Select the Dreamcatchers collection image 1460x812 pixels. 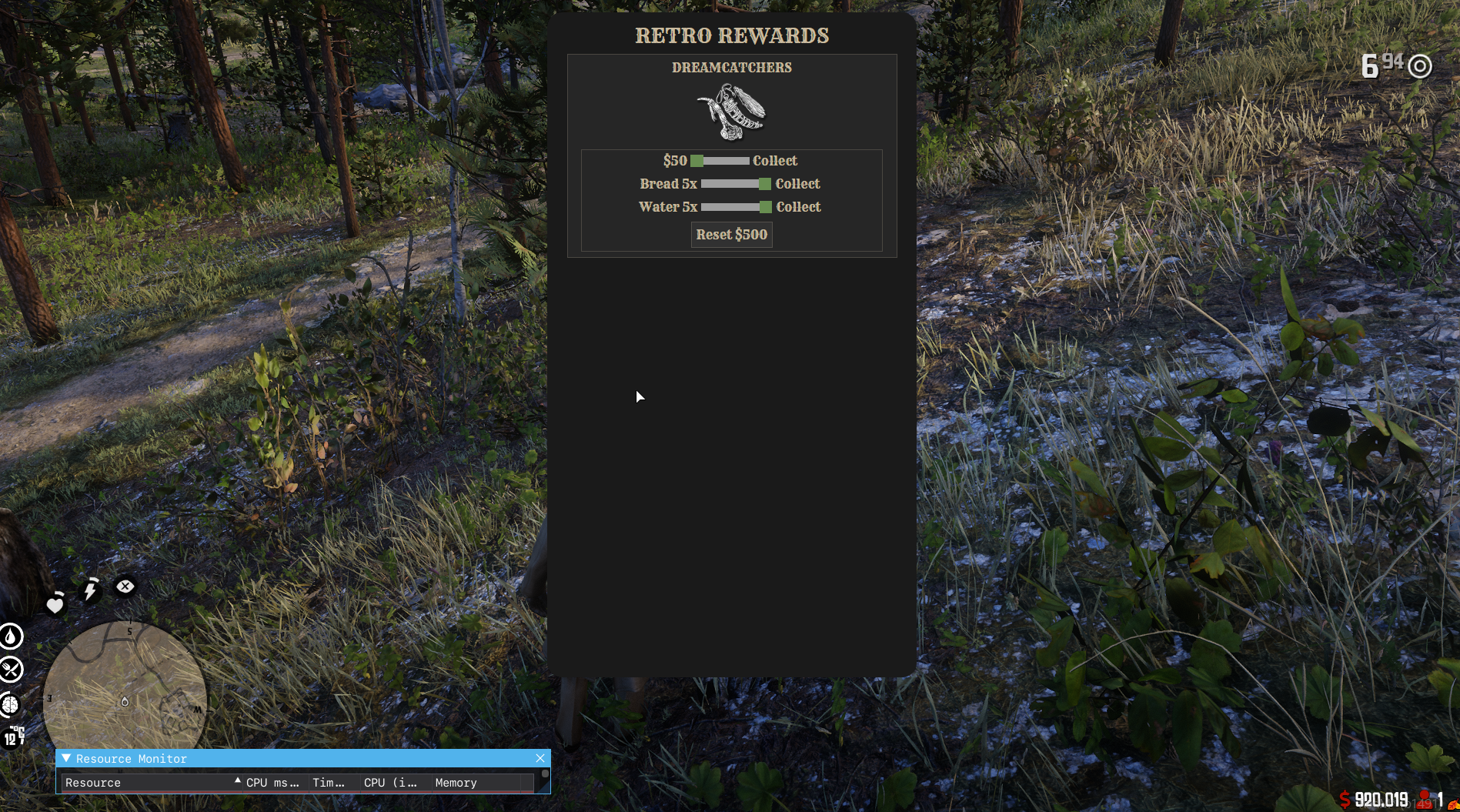pyautogui.click(x=731, y=112)
